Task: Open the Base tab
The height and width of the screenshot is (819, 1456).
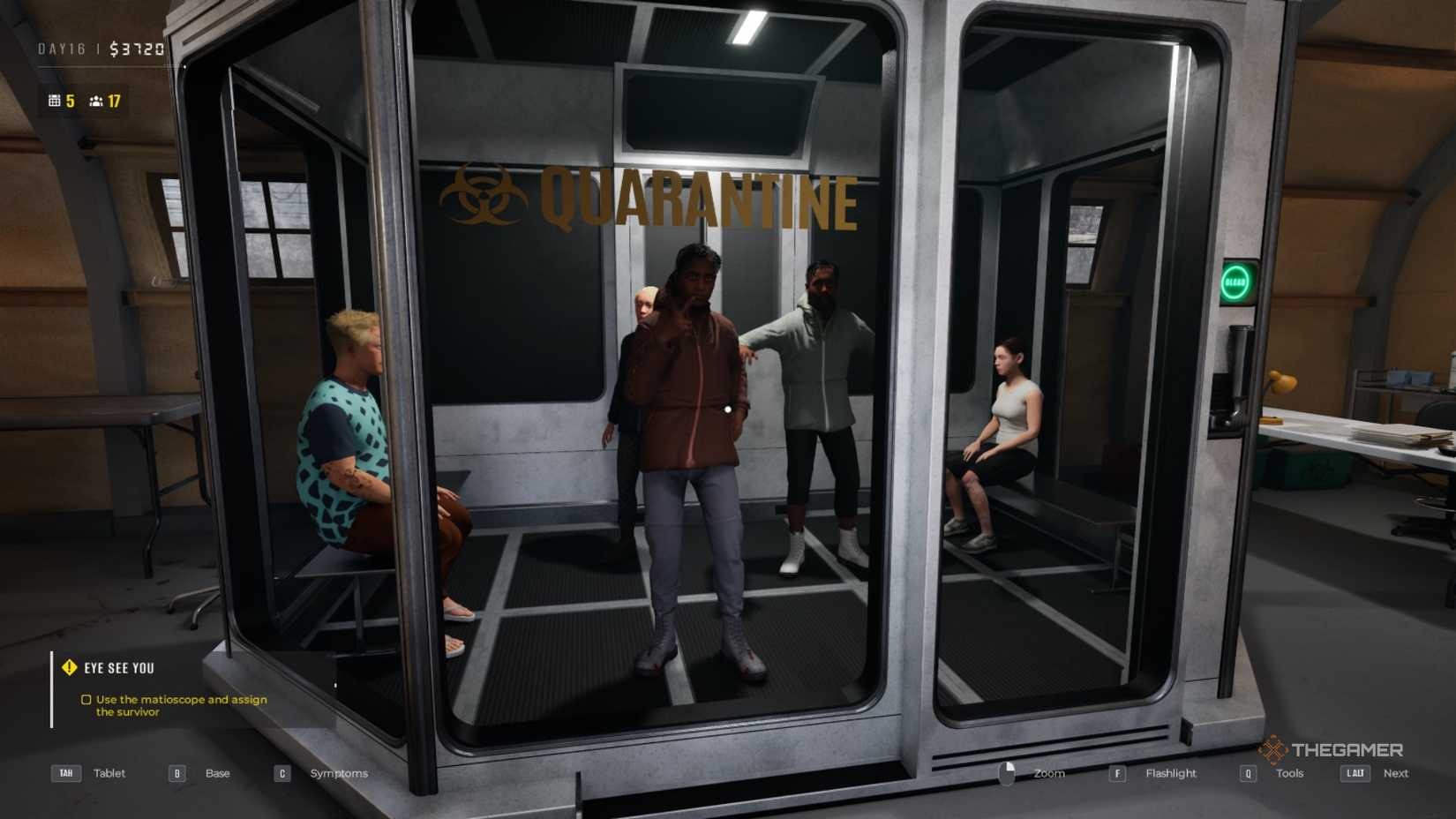Action: 216,773
